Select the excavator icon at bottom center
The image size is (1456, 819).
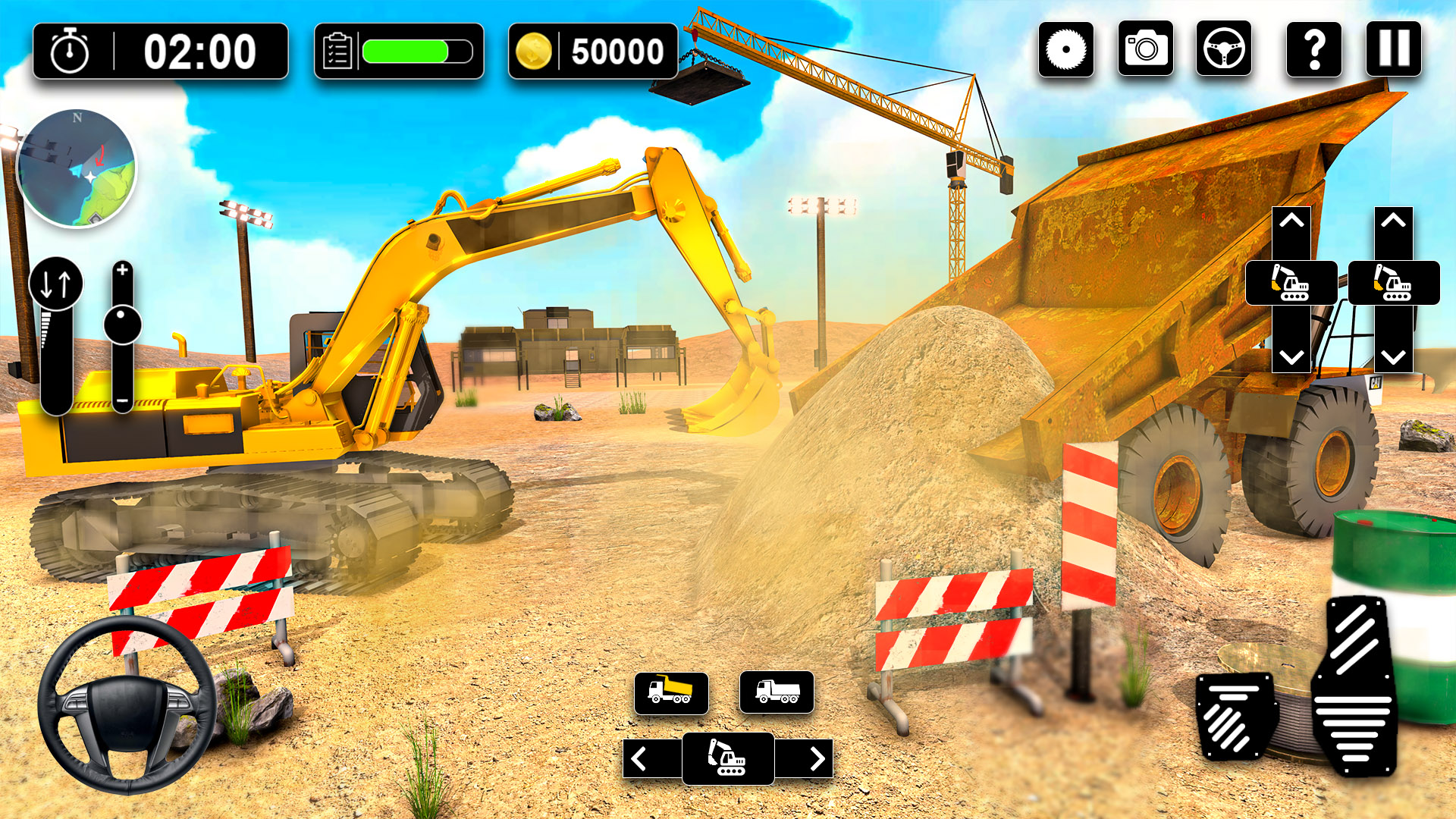click(x=726, y=758)
